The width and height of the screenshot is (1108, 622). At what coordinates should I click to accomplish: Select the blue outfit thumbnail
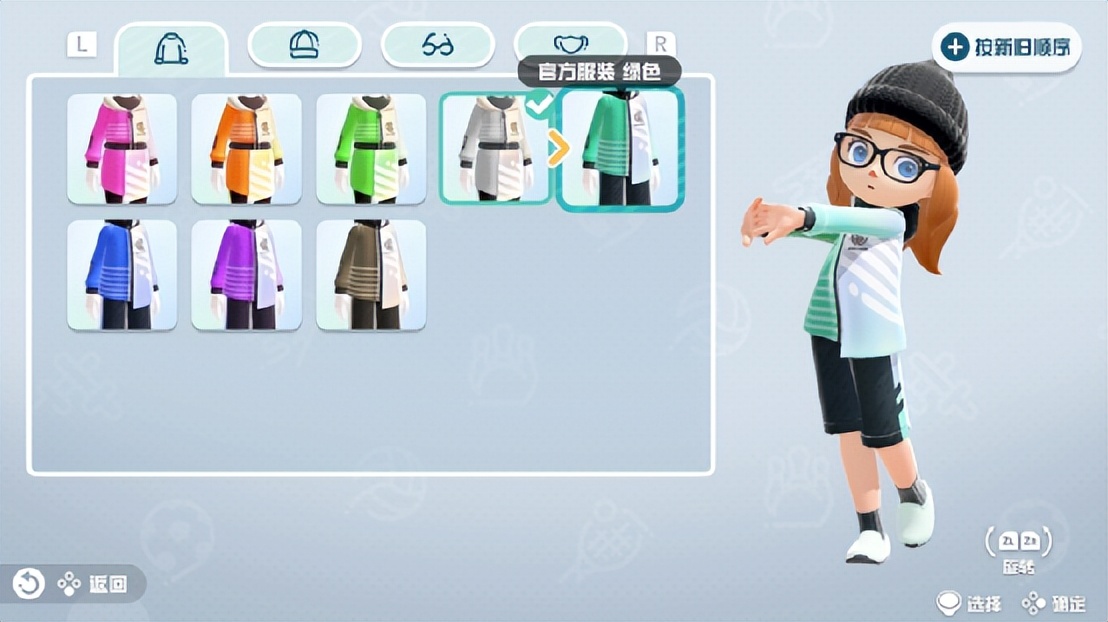click(x=122, y=275)
